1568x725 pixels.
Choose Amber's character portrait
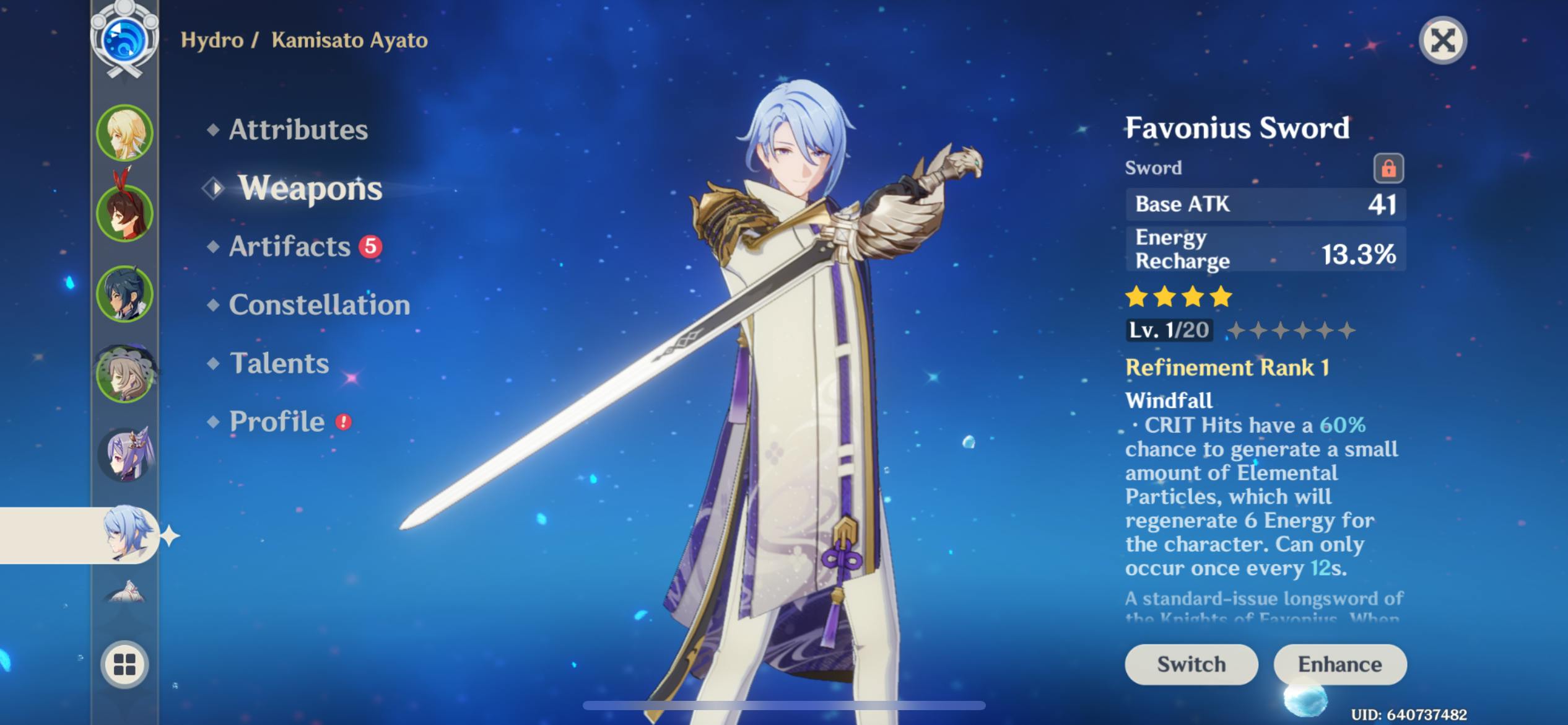click(124, 213)
